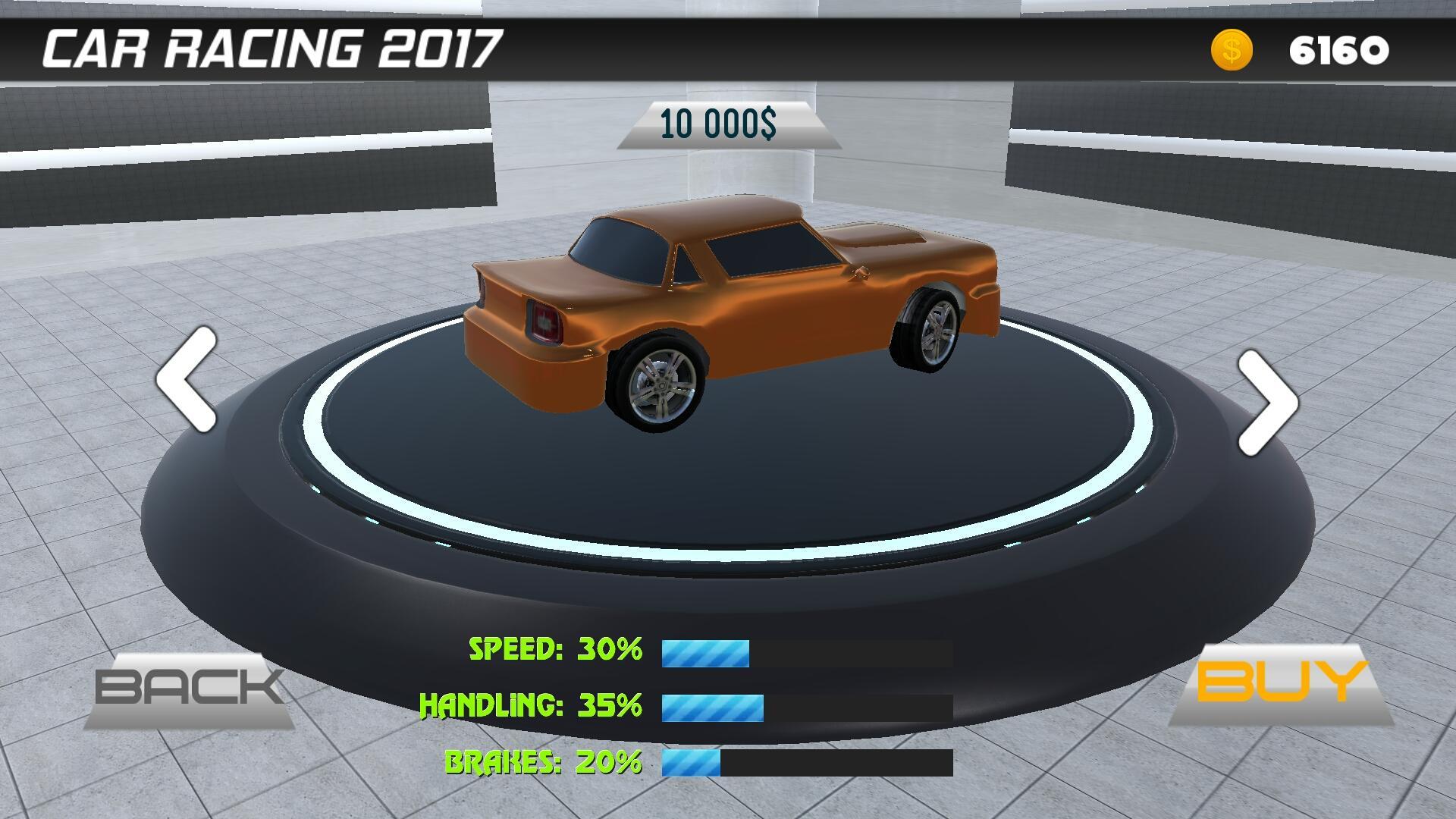This screenshot has width=1456, height=819.
Task: Click the SPEED stat label
Action: point(516,651)
